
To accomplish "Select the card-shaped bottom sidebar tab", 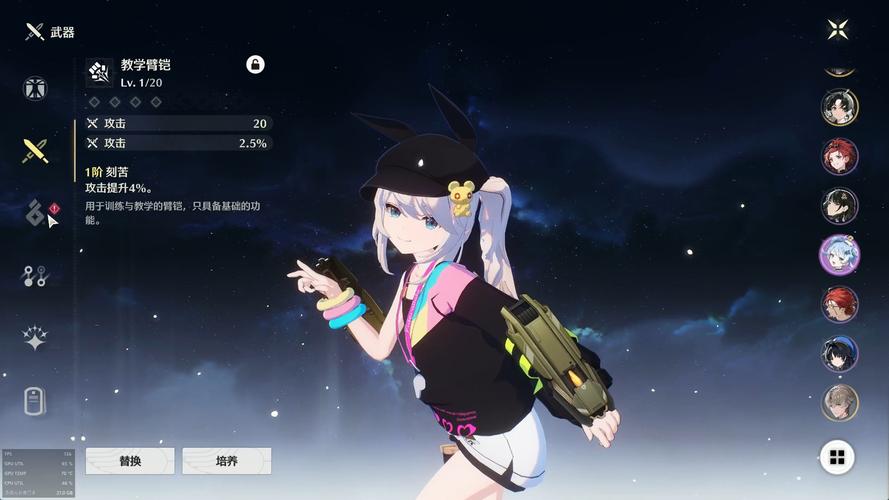I will [36, 401].
